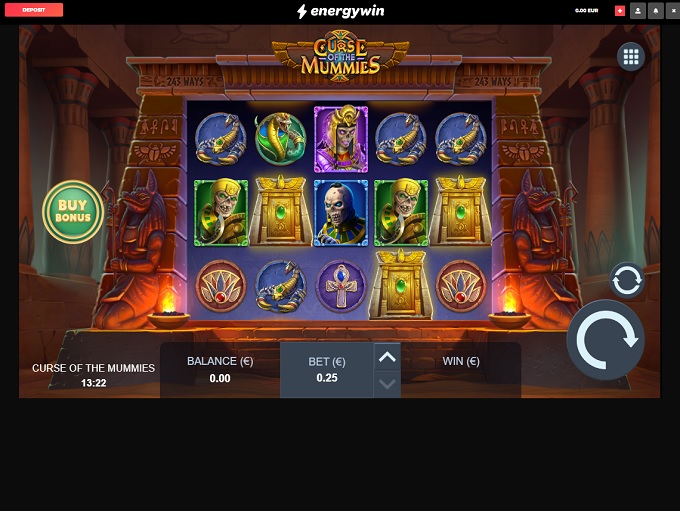Activate the autoplay double-arrow button

(627, 281)
